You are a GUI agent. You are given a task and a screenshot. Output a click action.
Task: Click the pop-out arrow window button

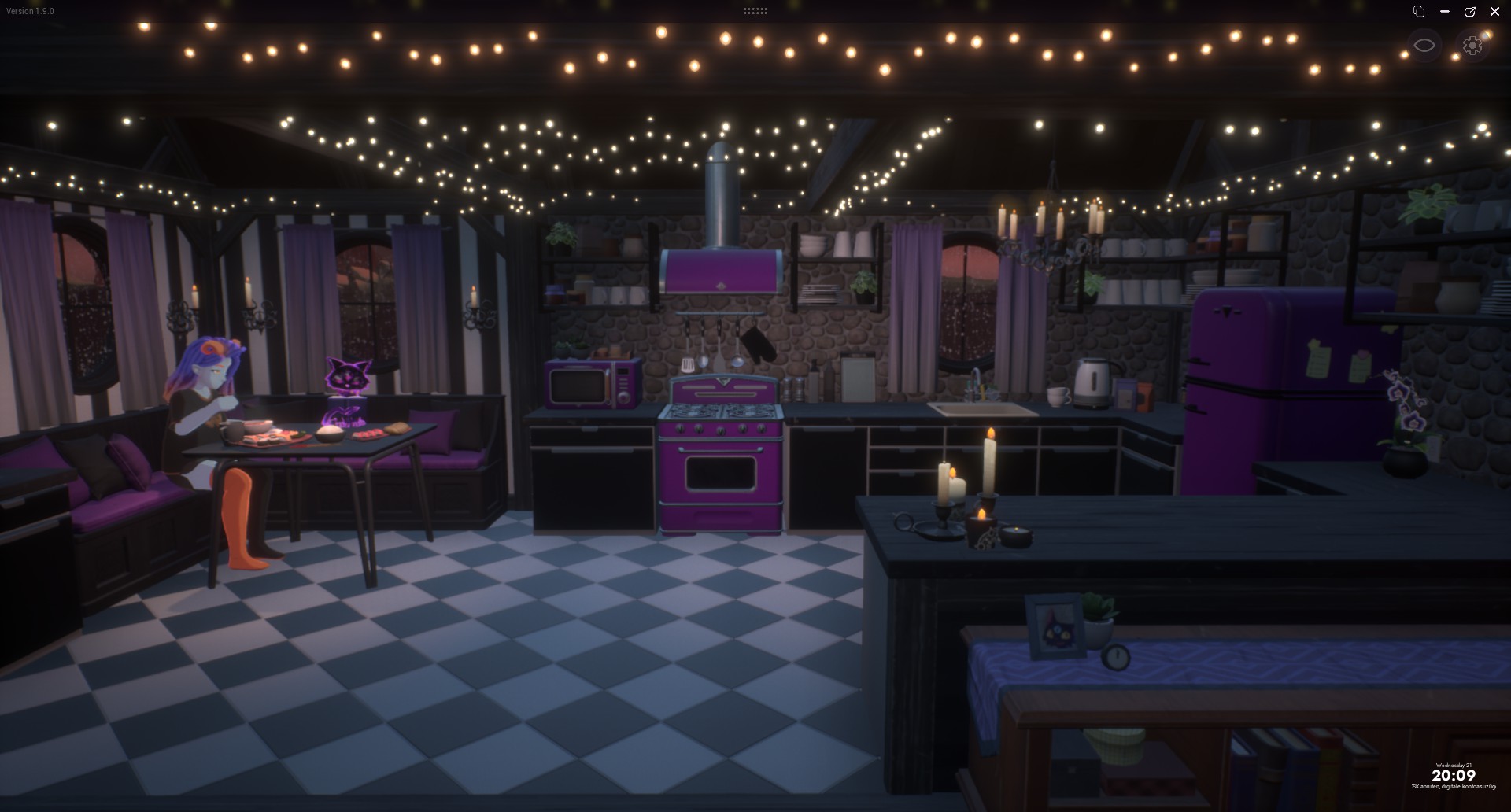pos(1469,12)
